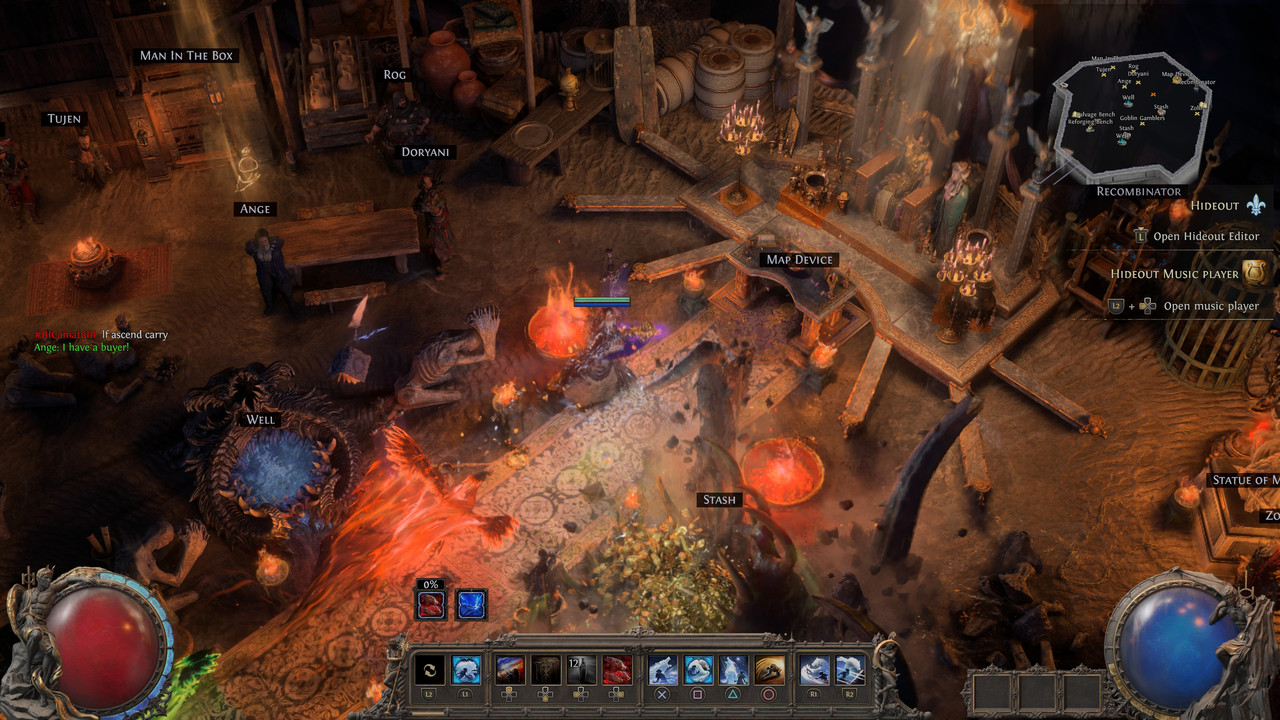This screenshot has height=720, width=1280.
Task: Click the blue lightning buff icon
Action: pyautogui.click(x=471, y=604)
